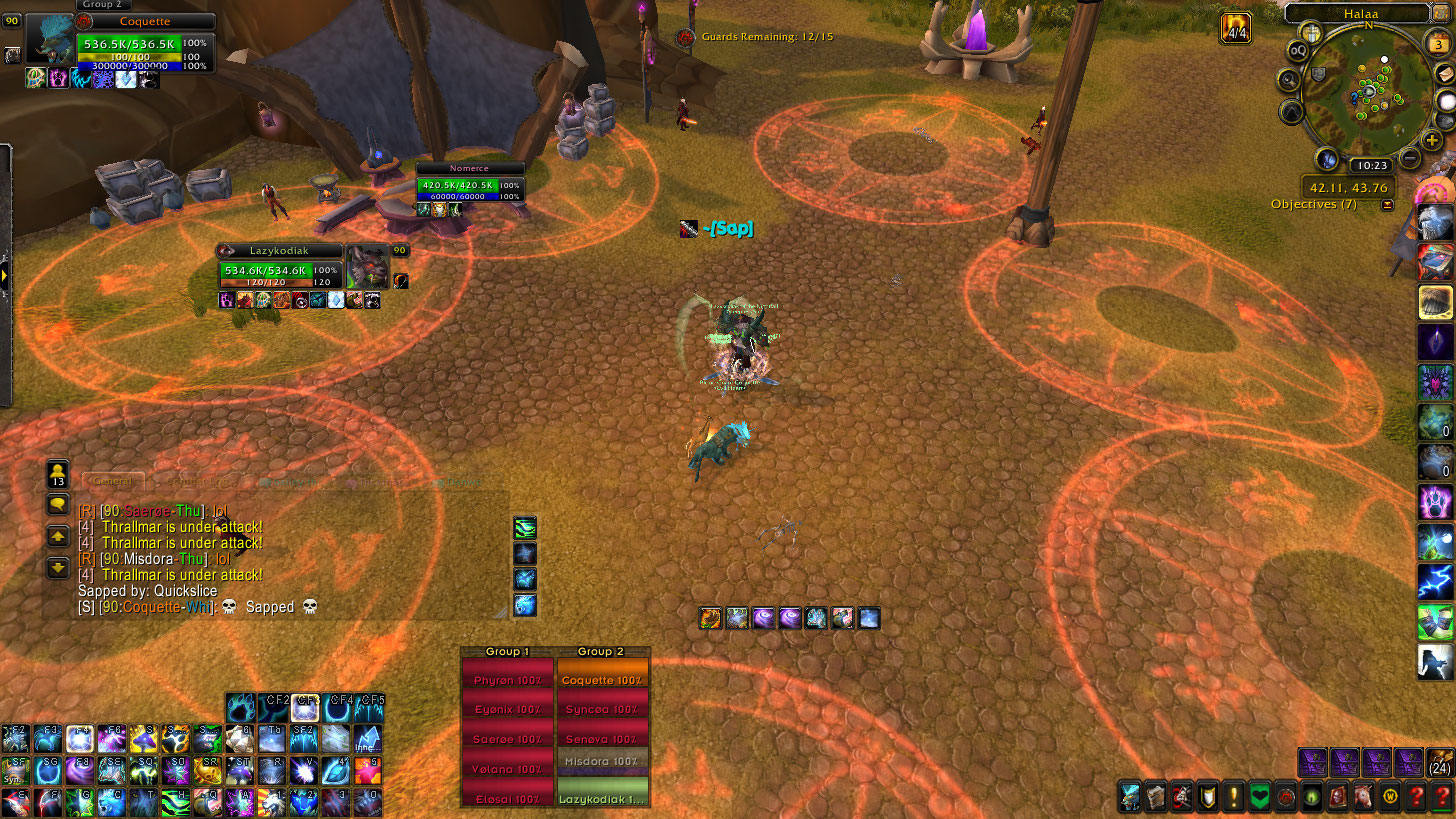Open the General chat tab
This screenshot has height=819, width=1456.
(112, 482)
